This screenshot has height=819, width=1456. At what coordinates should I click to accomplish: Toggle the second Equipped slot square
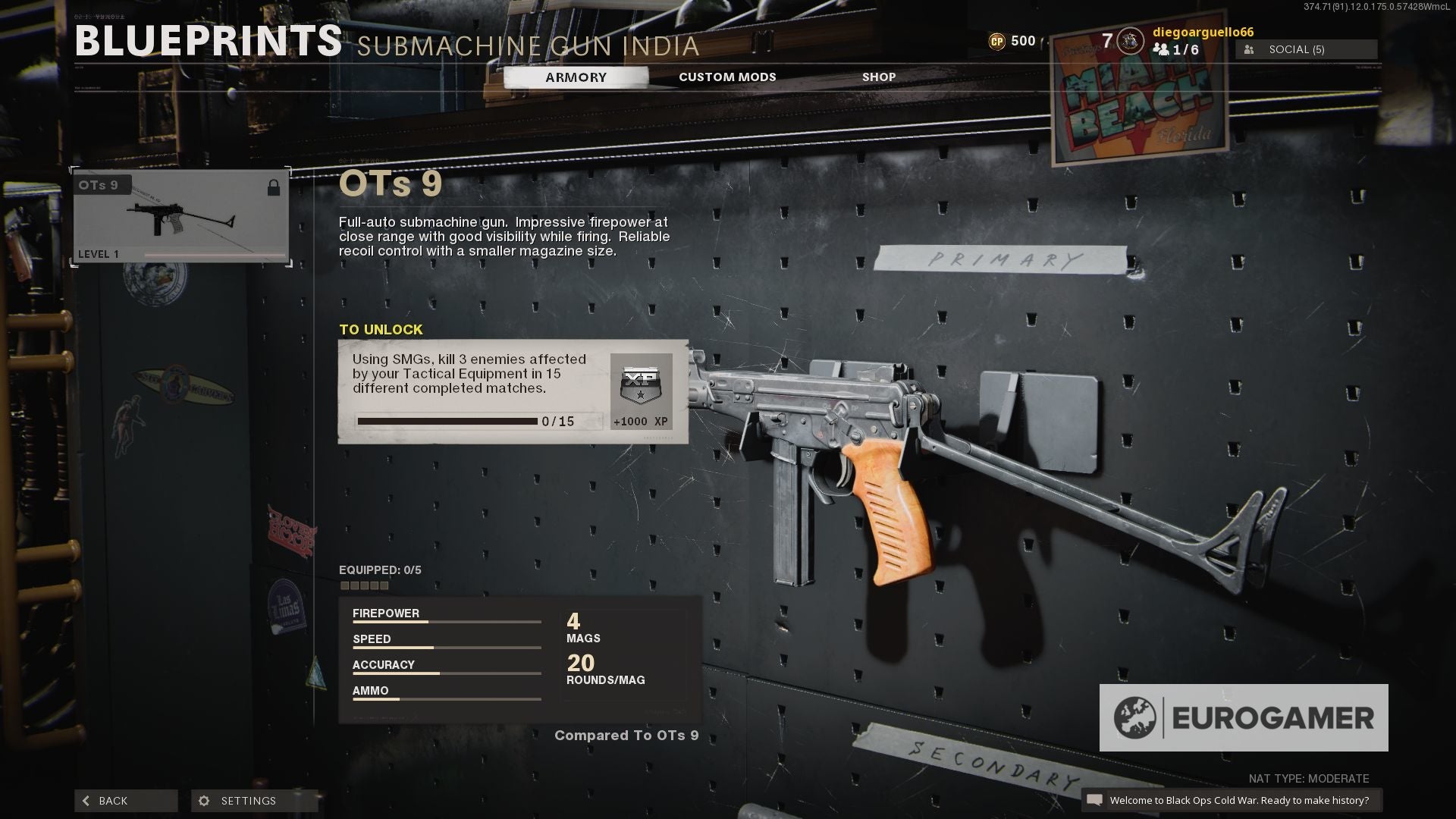pyautogui.click(x=356, y=585)
